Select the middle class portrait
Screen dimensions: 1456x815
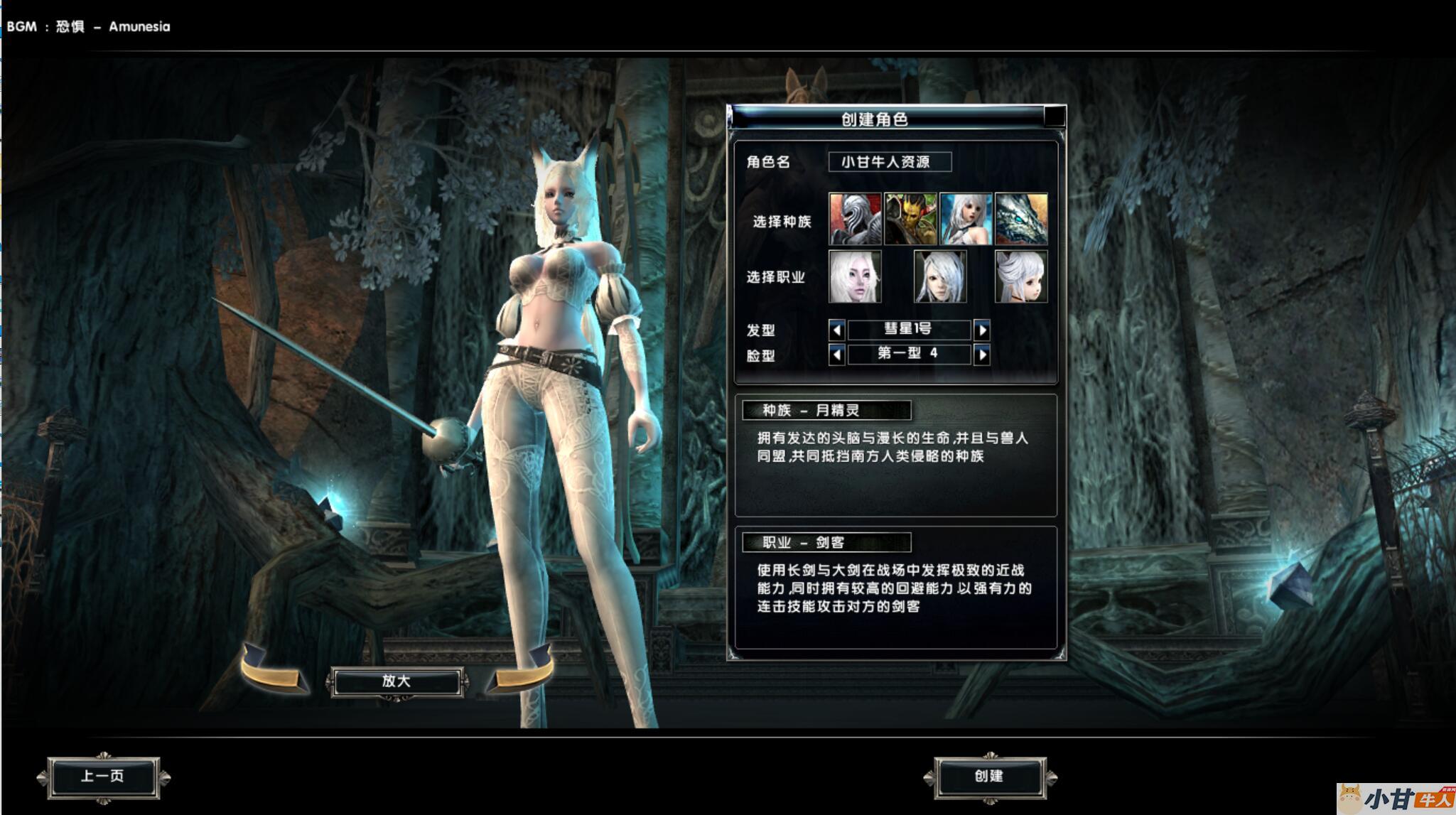[939, 276]
